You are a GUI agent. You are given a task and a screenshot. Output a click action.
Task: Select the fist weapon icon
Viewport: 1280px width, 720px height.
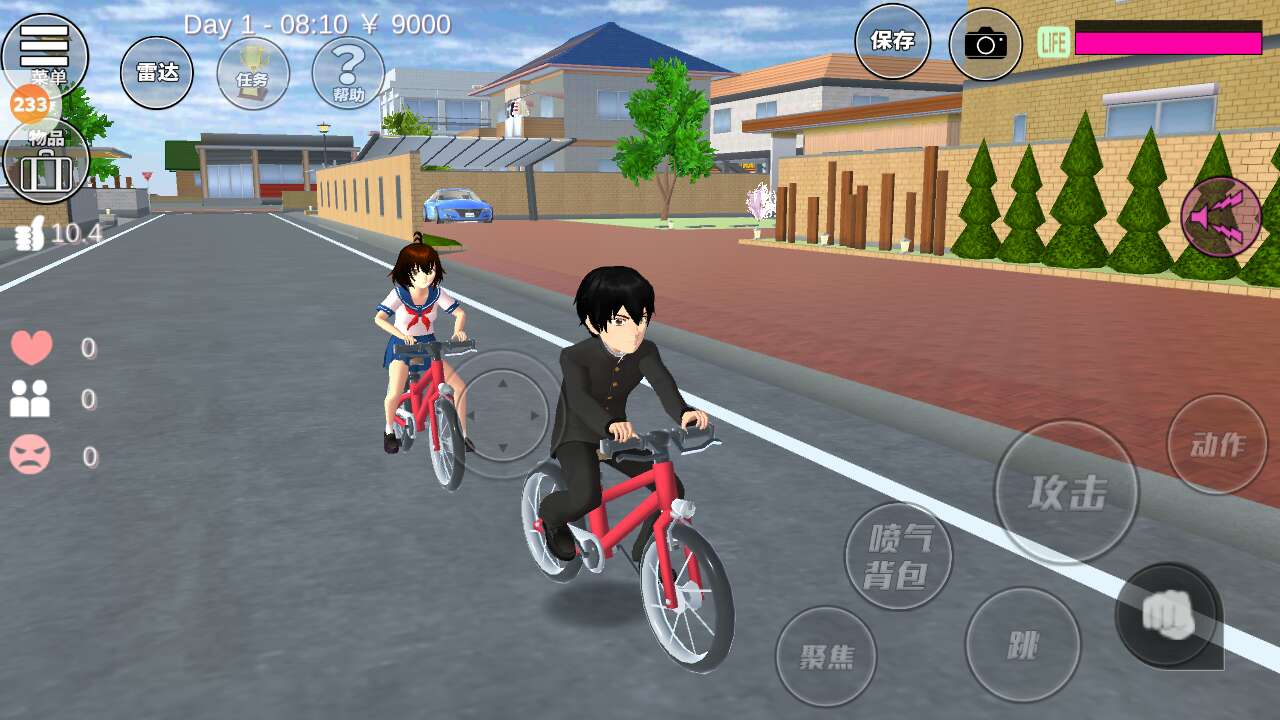tap(1167, 614)
